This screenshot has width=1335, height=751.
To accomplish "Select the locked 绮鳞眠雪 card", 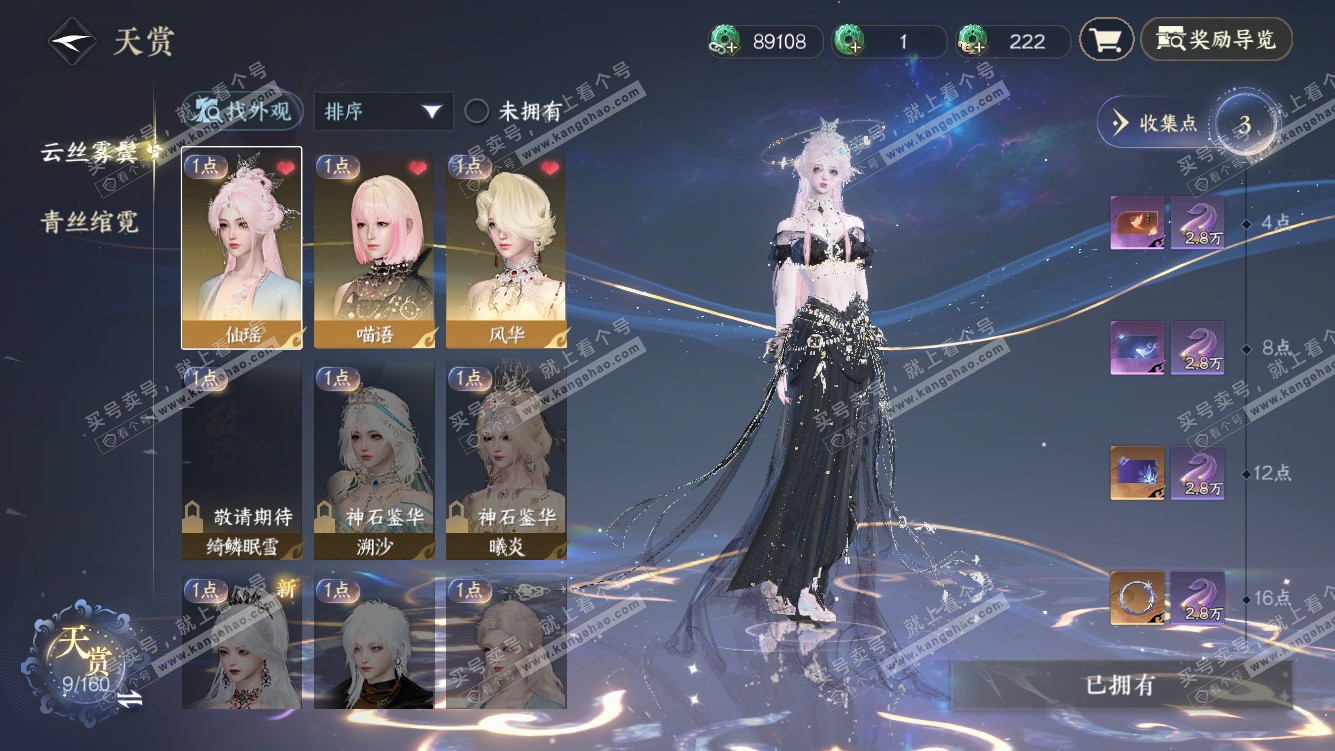I will pos(241,461).
